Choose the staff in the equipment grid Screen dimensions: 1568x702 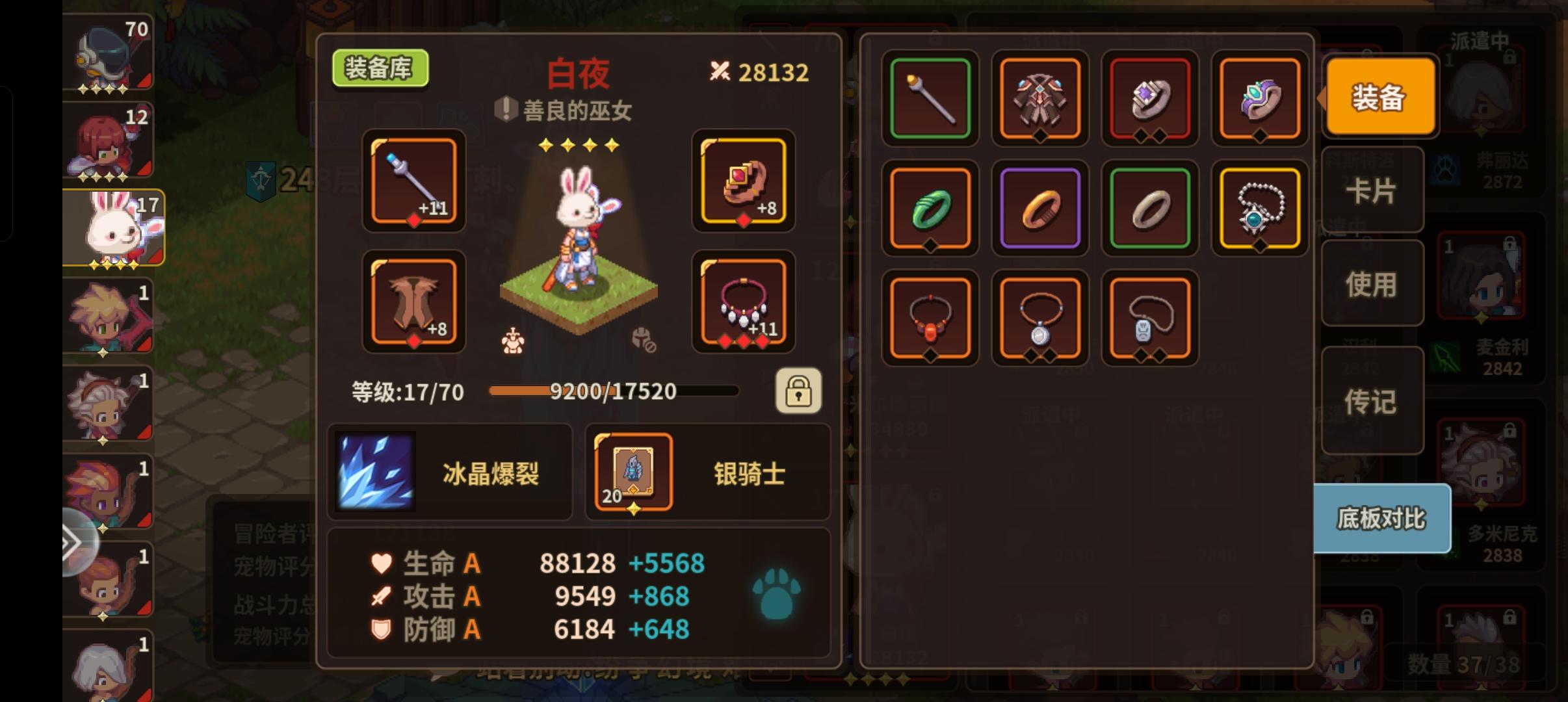point(930,98)
